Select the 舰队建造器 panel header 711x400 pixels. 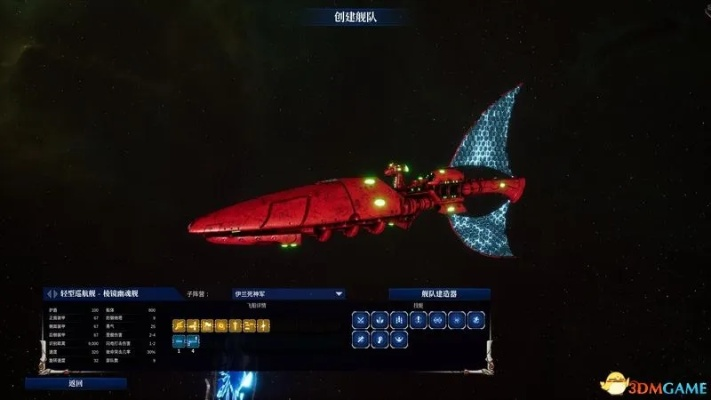438,294
